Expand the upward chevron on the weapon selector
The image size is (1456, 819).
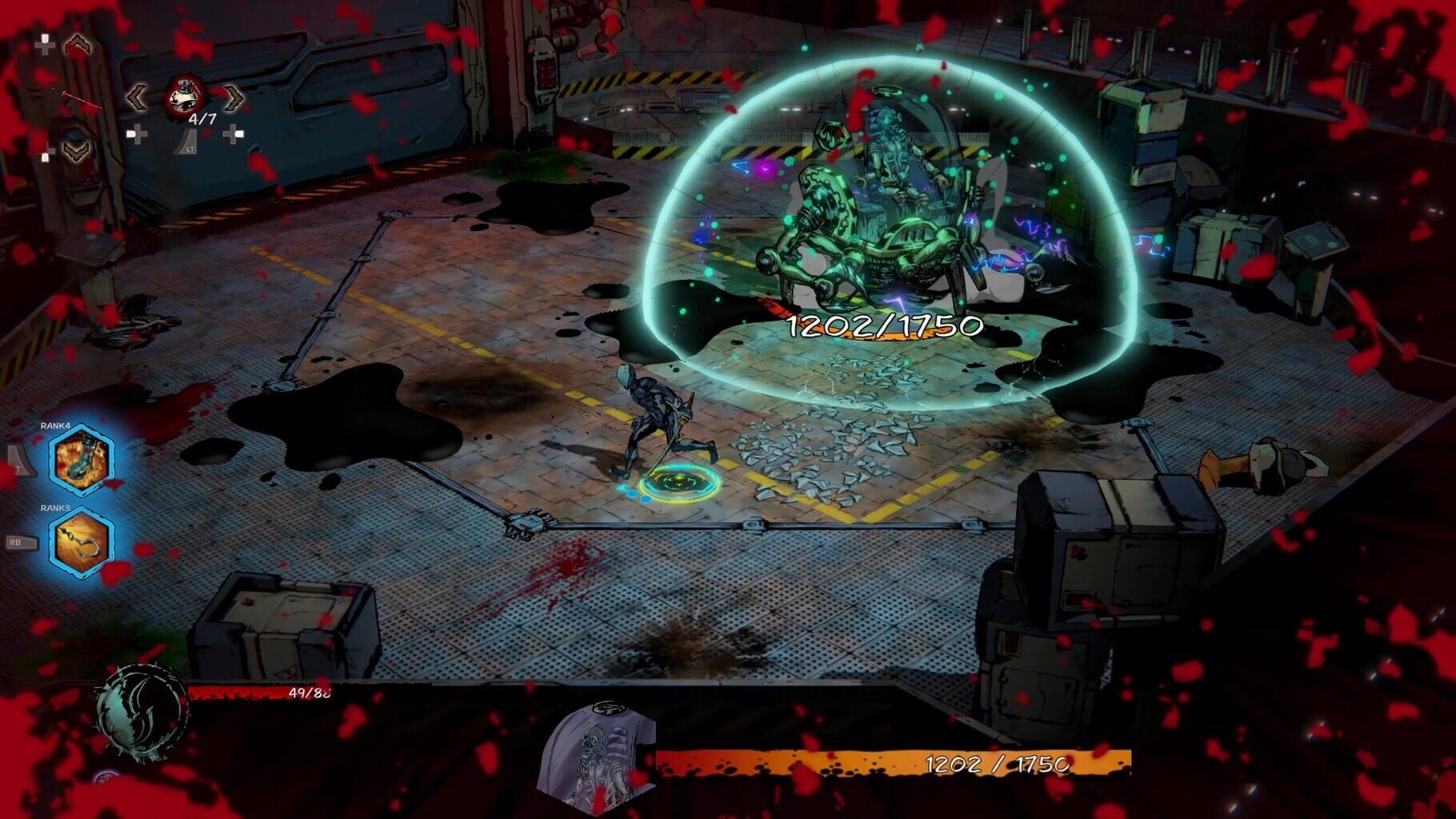[78, 46]
